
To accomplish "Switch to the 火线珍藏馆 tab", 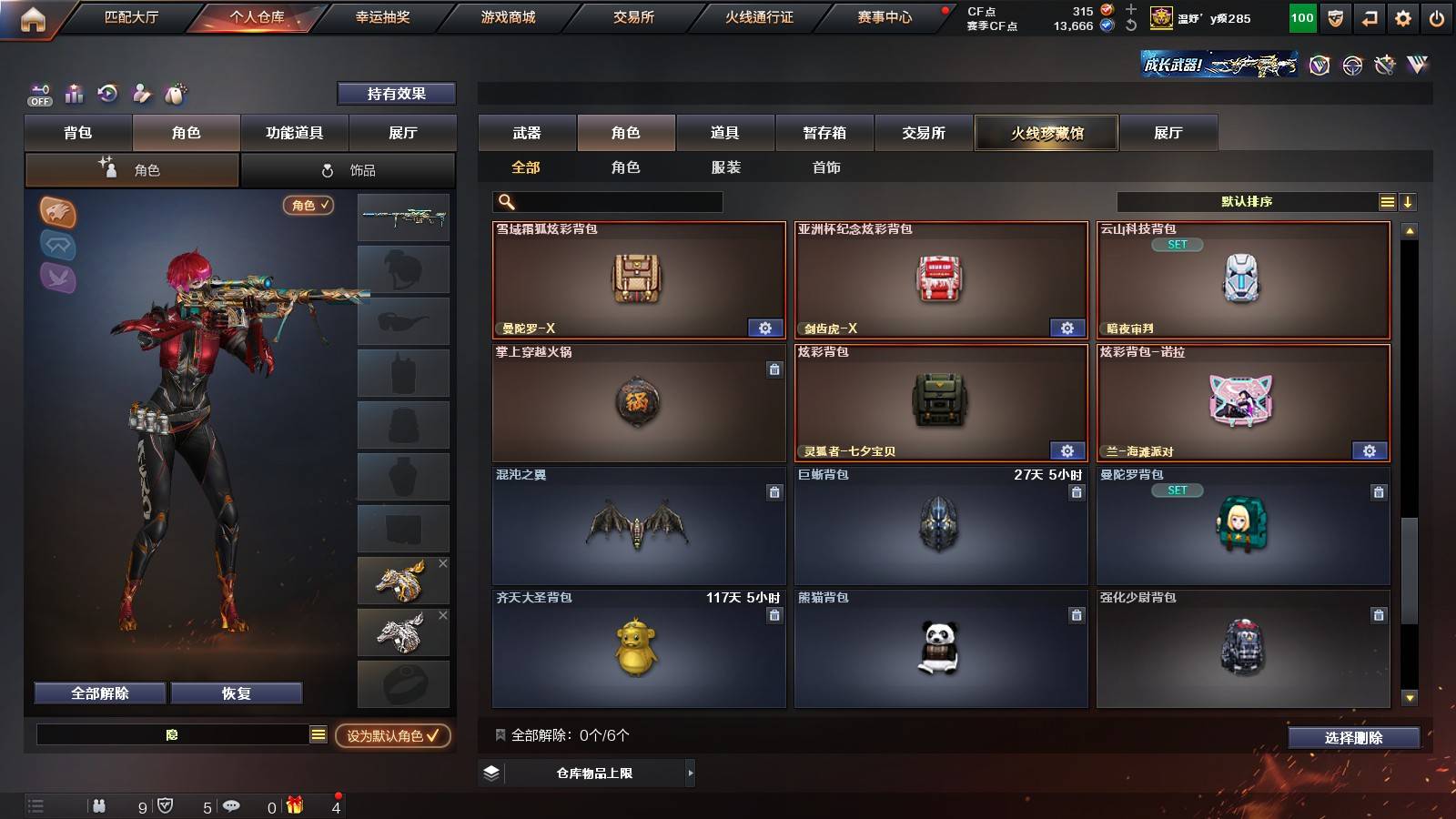I will [1046, 133].
